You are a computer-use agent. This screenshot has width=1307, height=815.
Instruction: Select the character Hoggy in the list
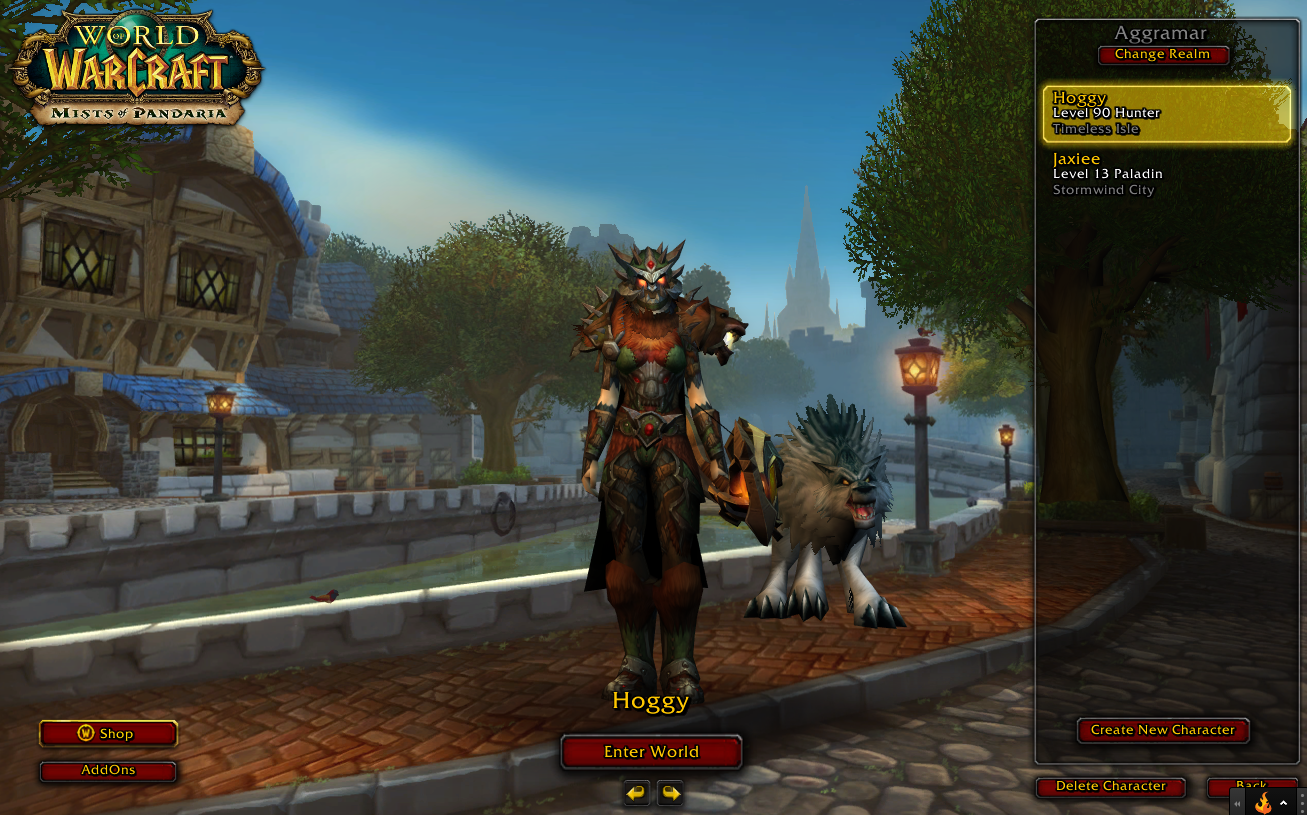tap(1166, 113)
